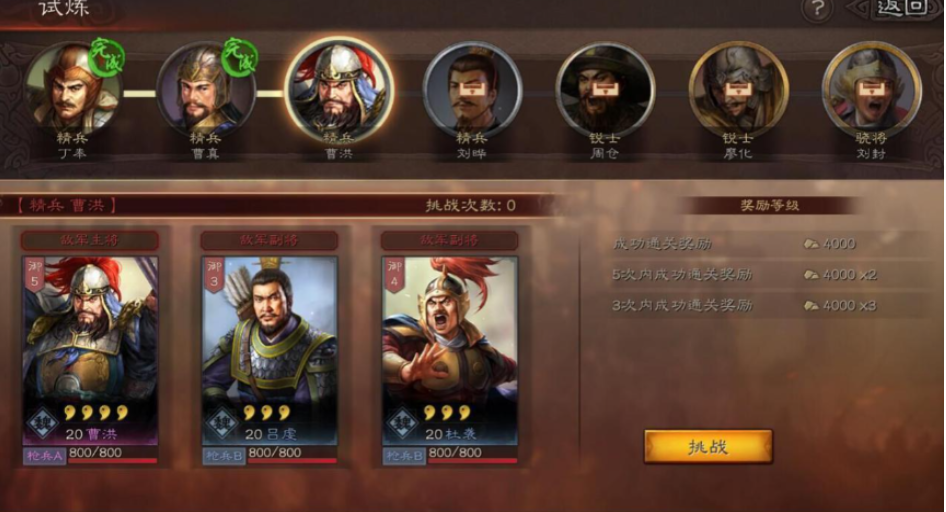Select the highlighted 曹洪 stage portrait

[339, 90]
